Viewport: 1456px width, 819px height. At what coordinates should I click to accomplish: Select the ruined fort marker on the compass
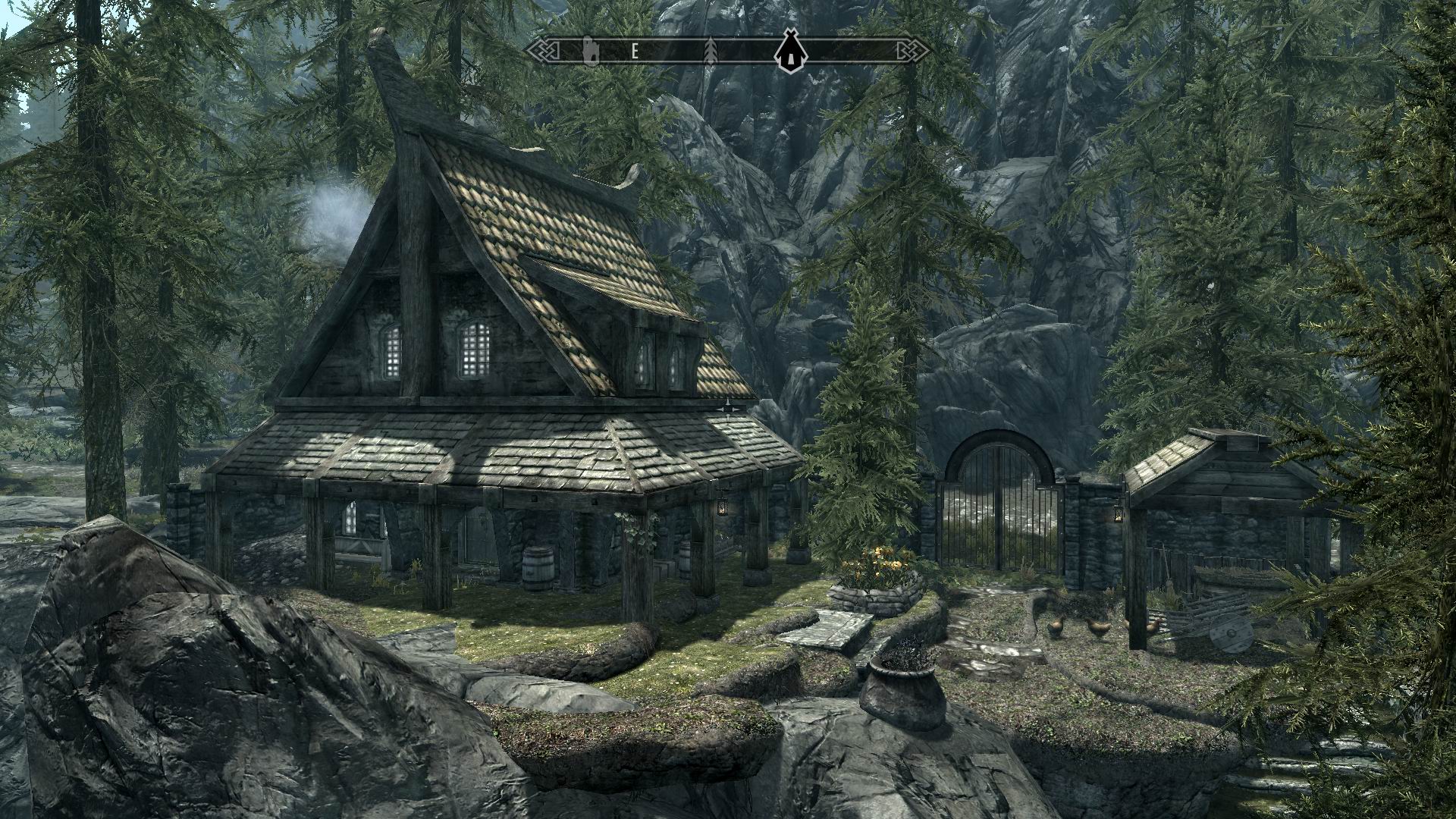591,50
